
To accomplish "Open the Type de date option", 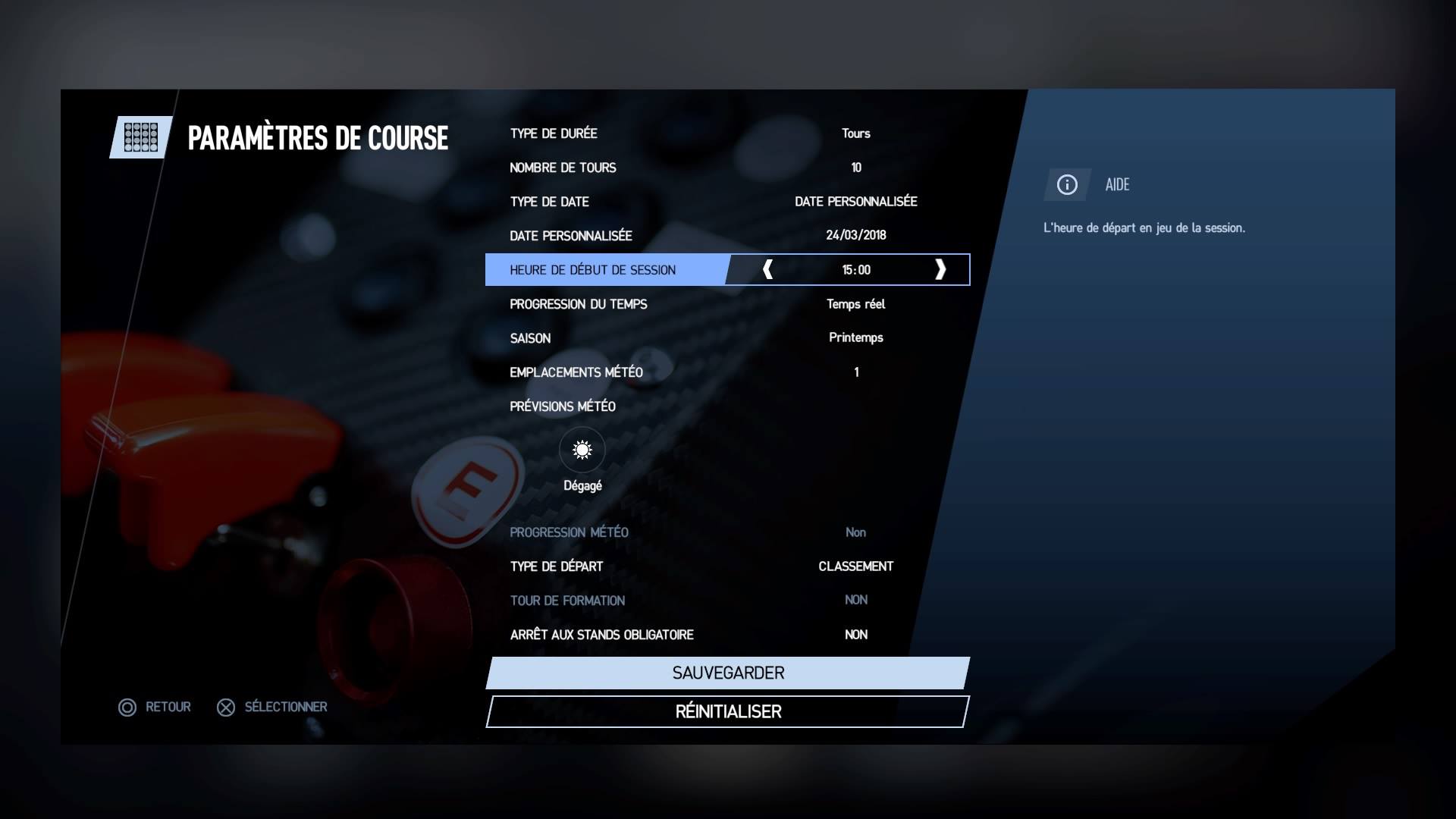I will point(726,202).
